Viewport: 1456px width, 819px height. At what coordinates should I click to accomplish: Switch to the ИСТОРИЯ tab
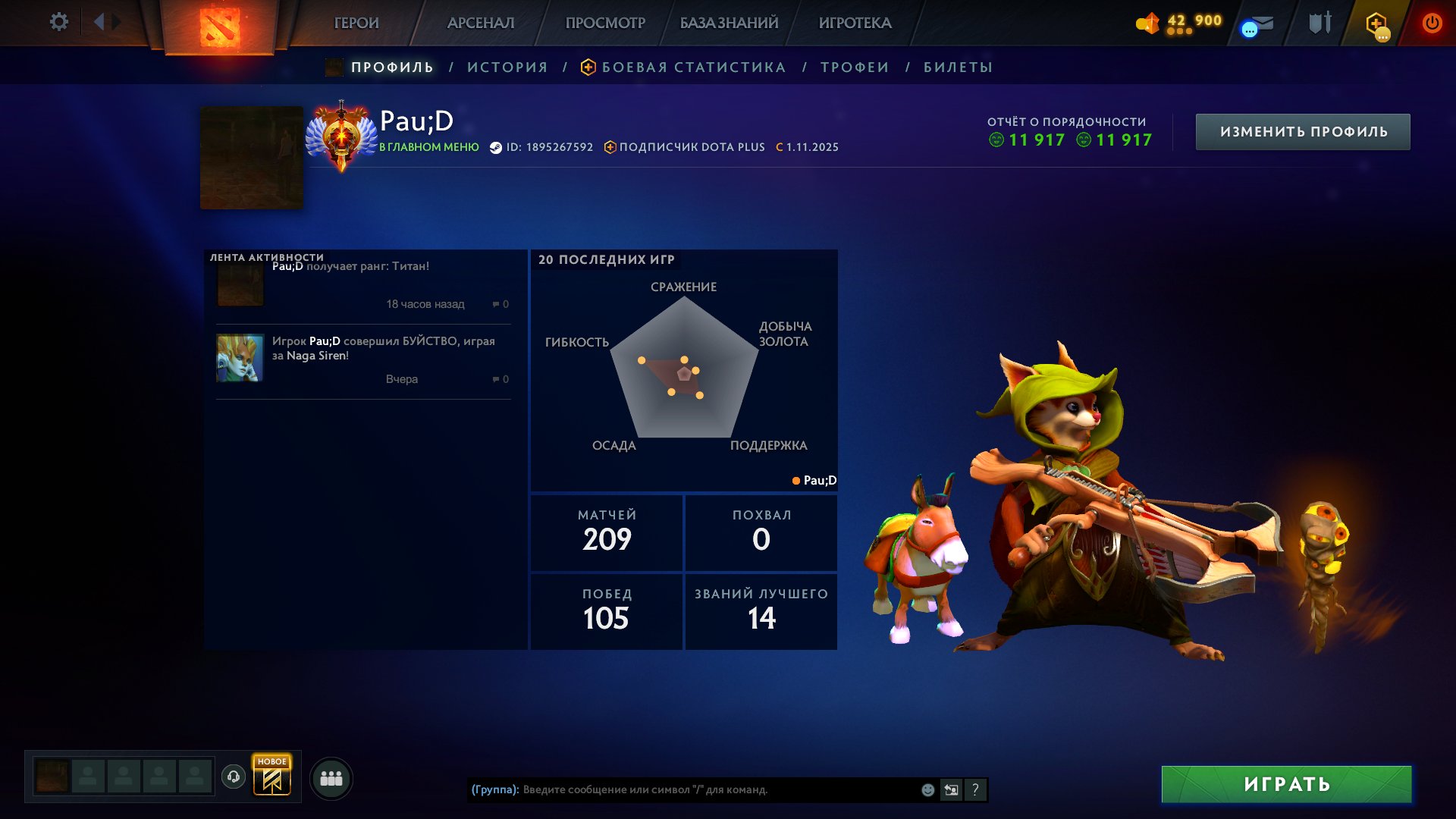point(507,67)
